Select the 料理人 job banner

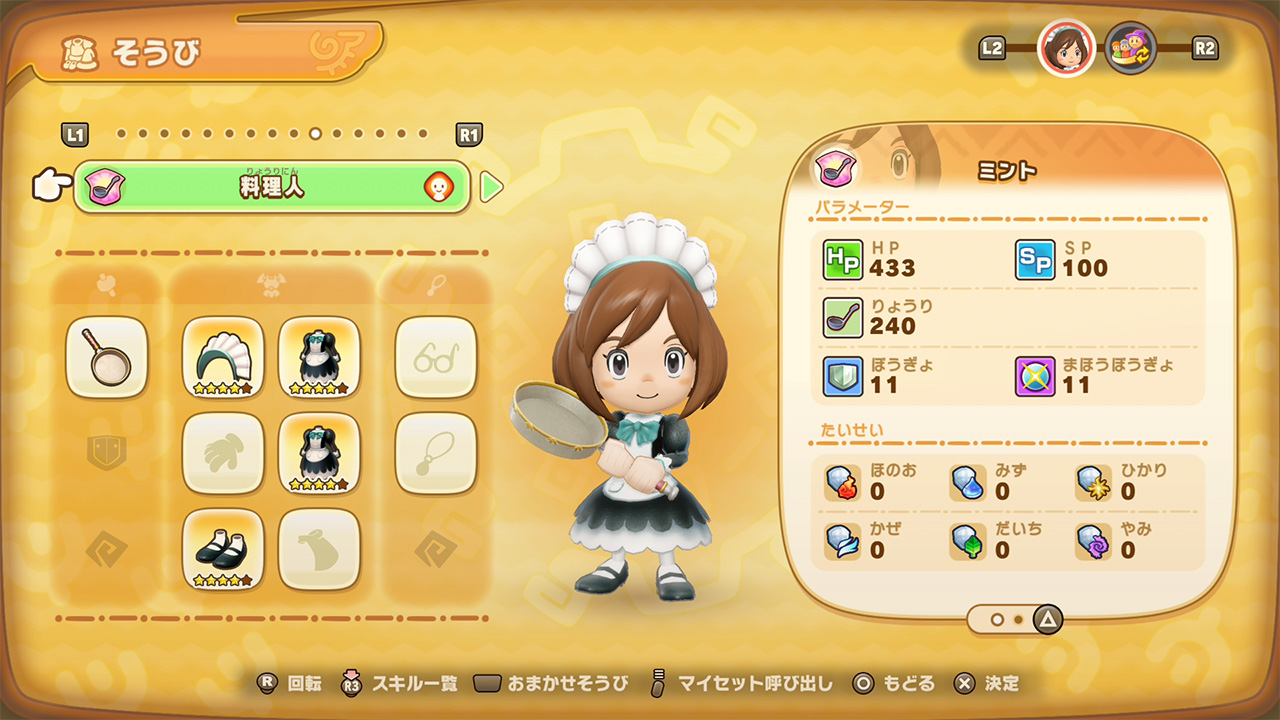(x=270, y=186)
